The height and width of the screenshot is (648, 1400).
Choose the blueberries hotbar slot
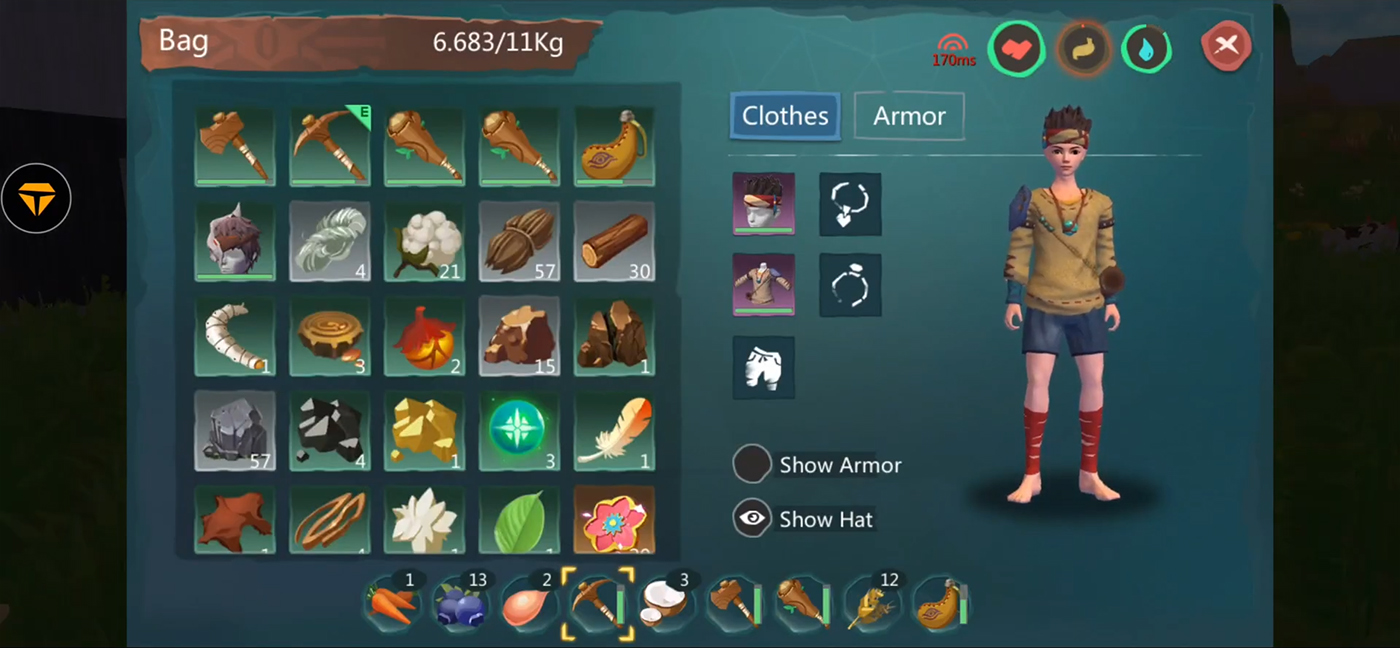coord(460,604)
